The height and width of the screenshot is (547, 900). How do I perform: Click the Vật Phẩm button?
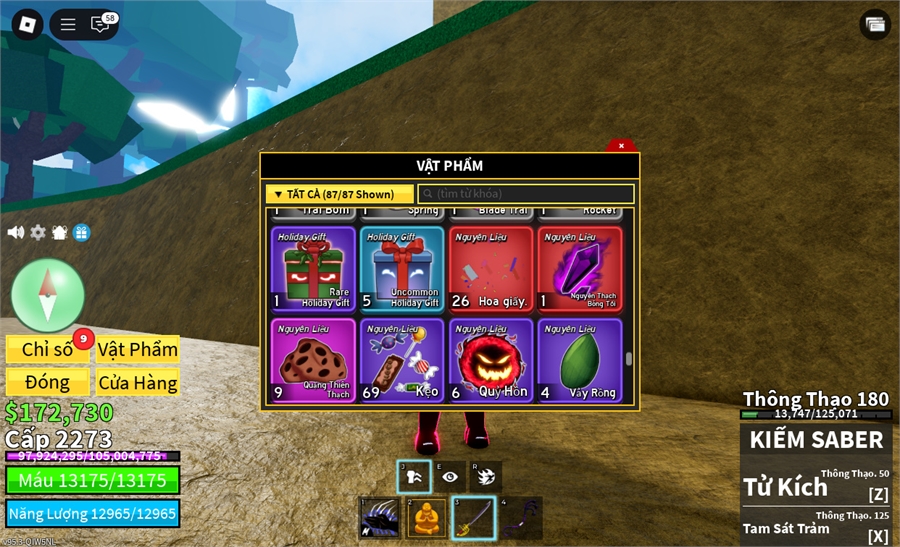pyautogui.click(x=138, y=349)
